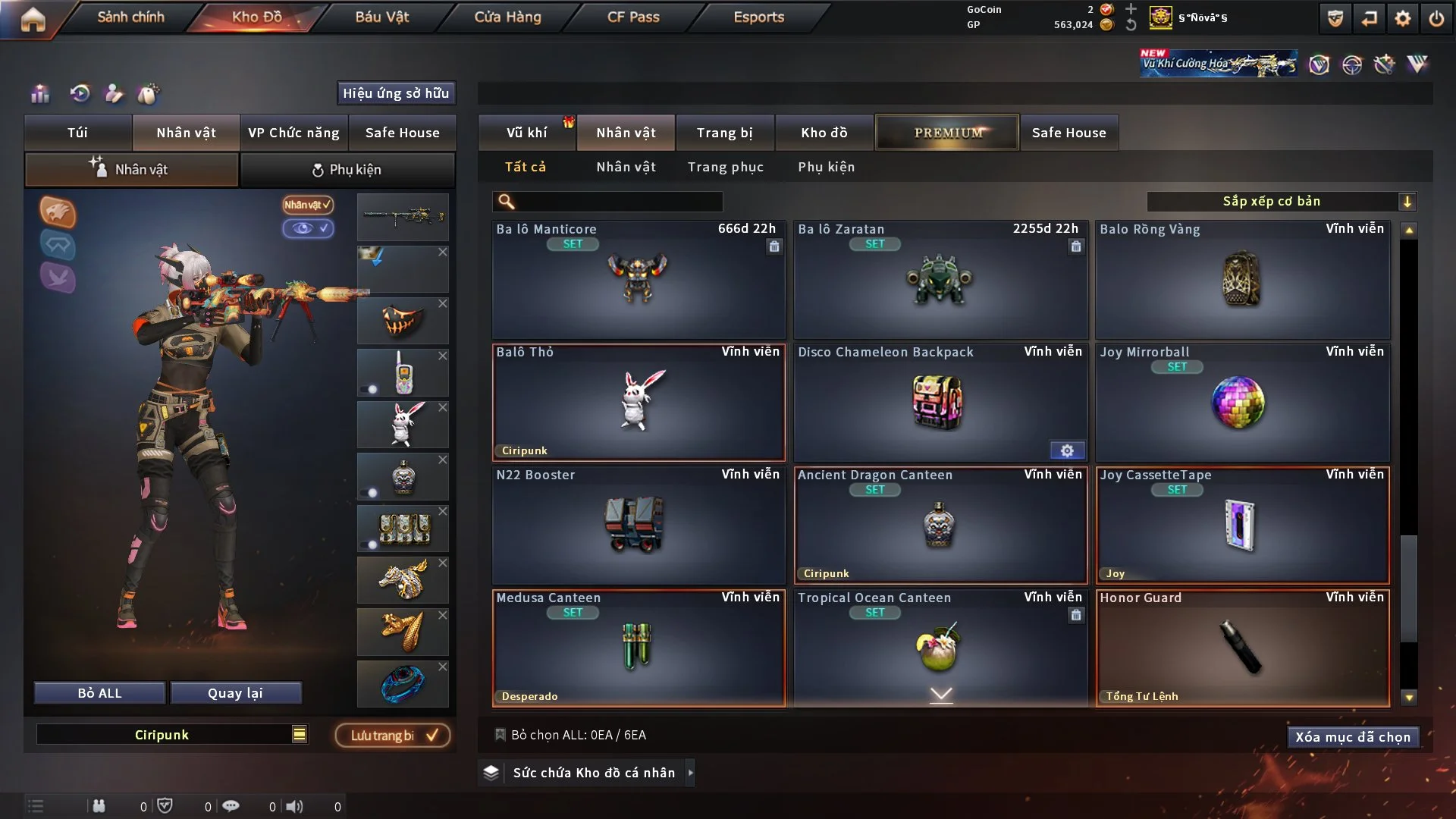Open the Cửa Hàng shop menu

tap(507, 17)
